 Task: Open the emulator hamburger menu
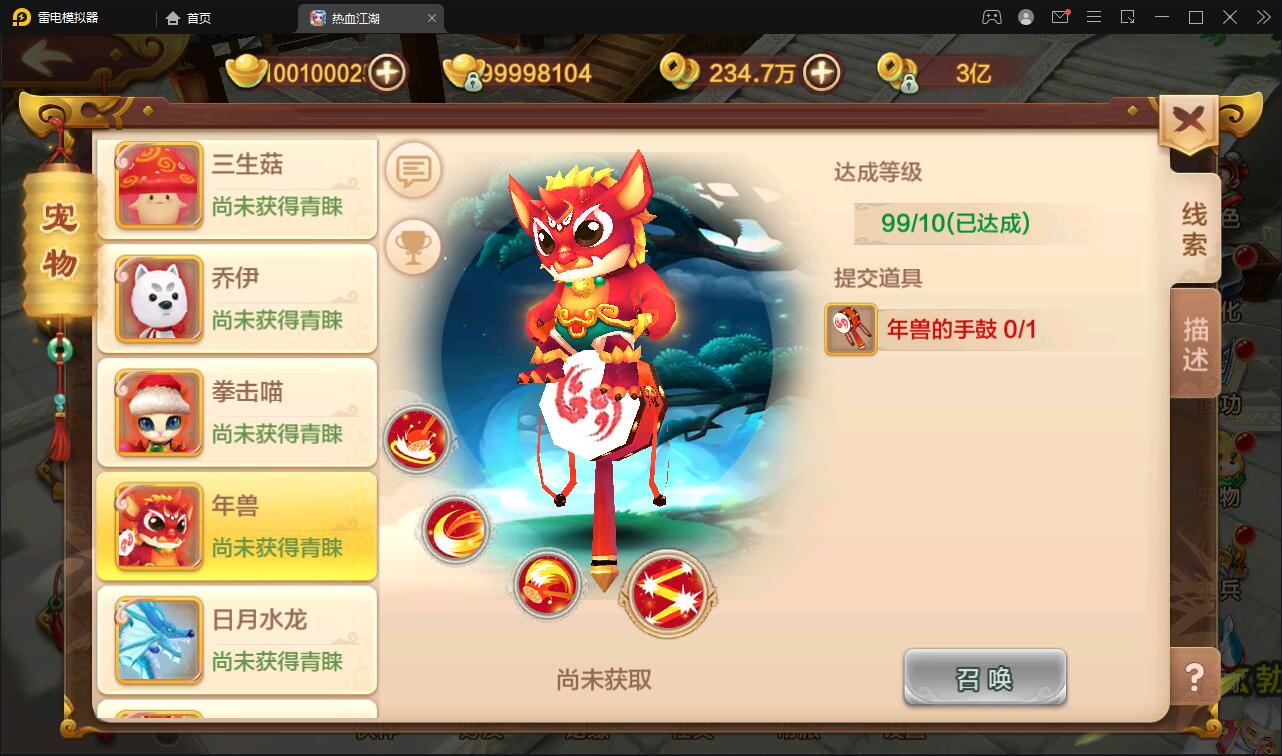[x=1095, y=17]
